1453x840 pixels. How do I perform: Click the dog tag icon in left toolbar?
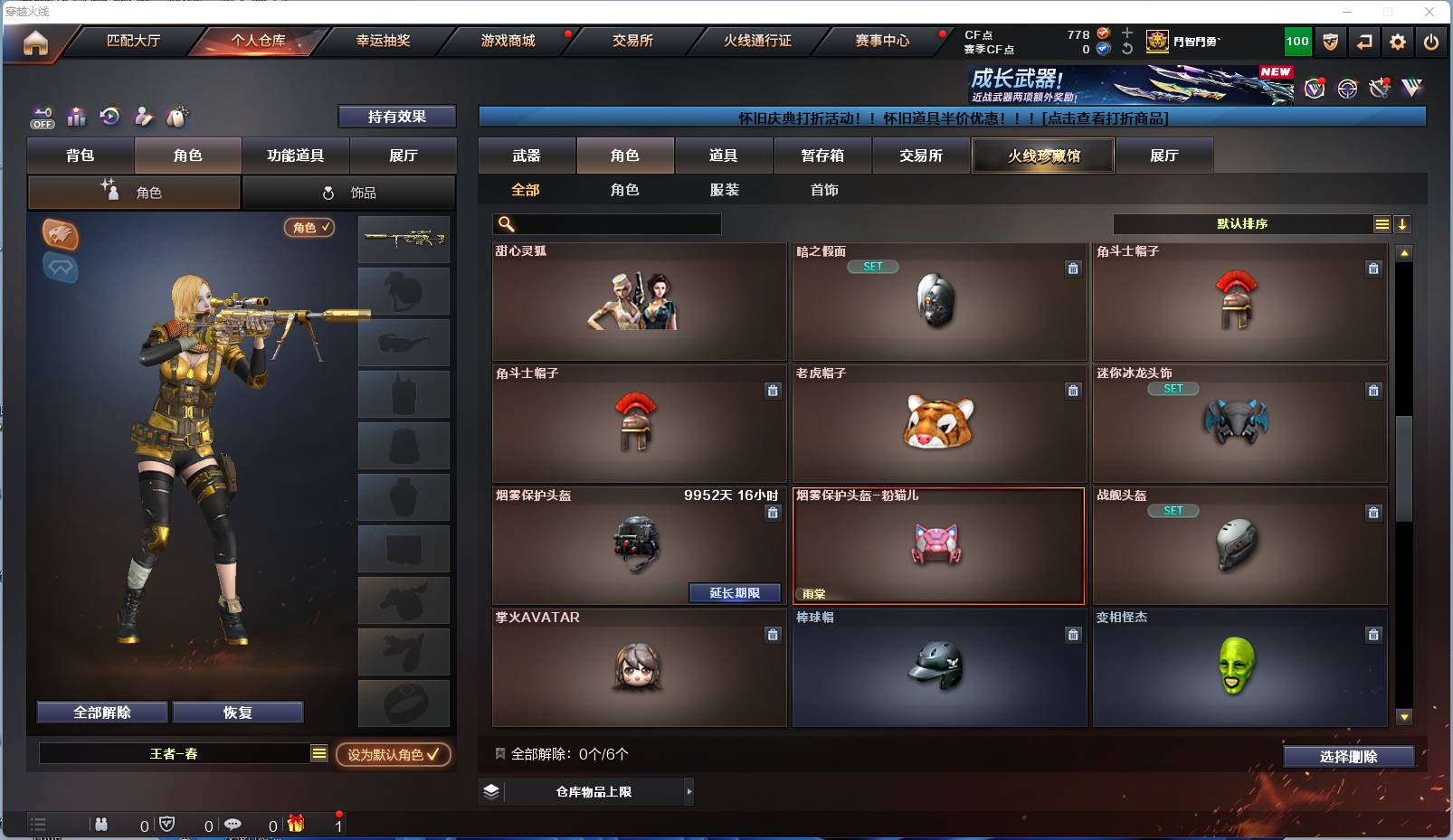[178, 117]
